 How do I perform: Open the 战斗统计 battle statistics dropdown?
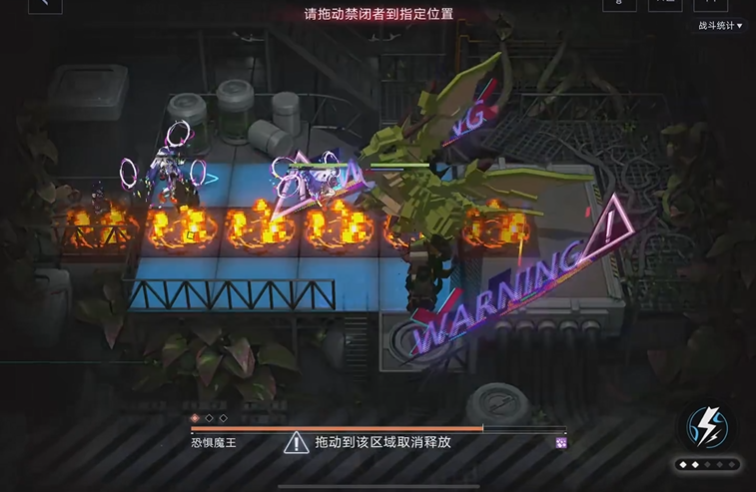coord(720,26)
